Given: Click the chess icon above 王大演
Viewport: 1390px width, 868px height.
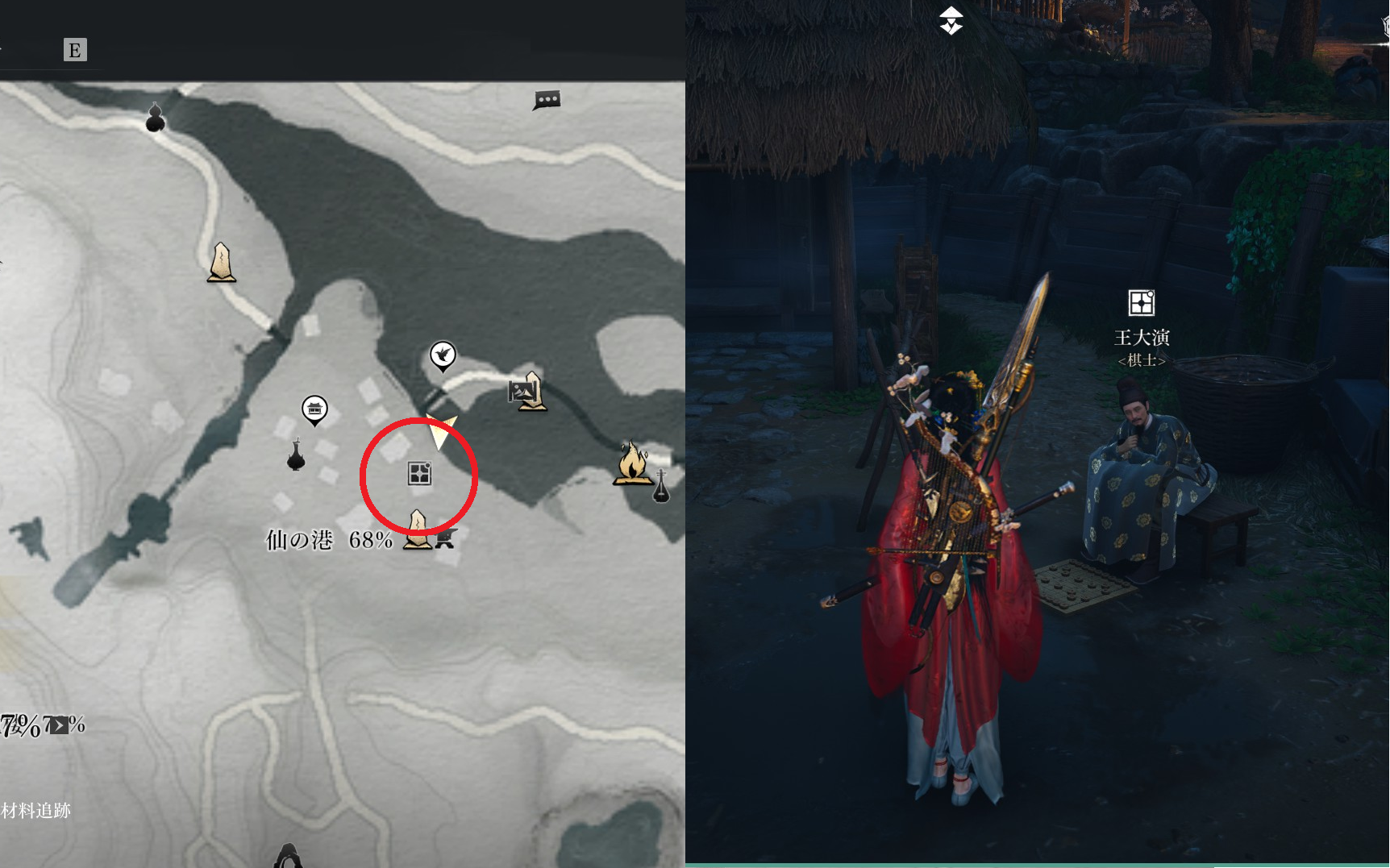Looking at the screenshot, I should [x=1141, y=303].
